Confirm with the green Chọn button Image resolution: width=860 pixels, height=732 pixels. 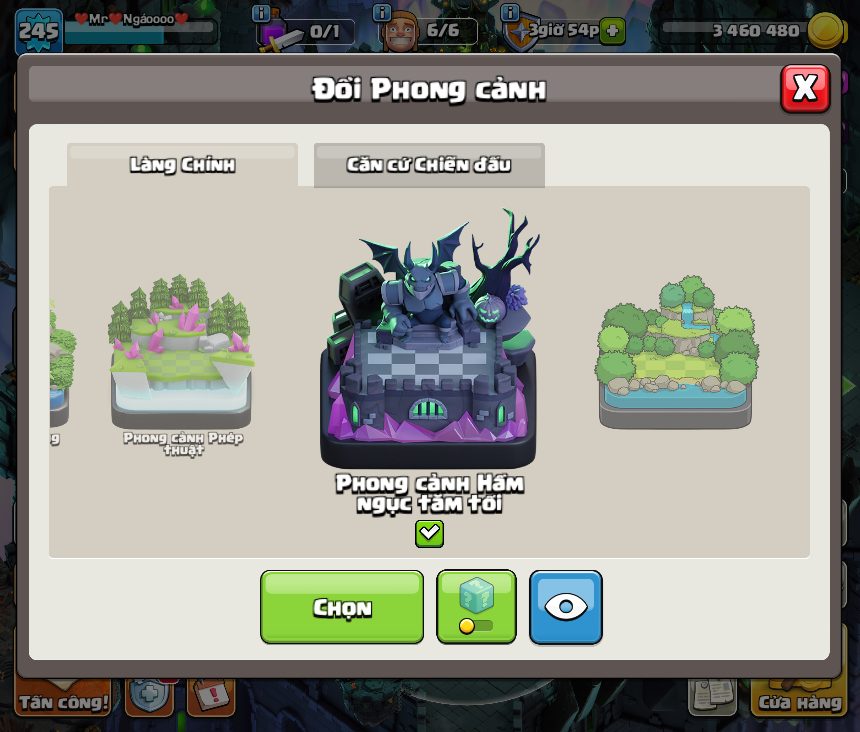(x=342, y=607)
